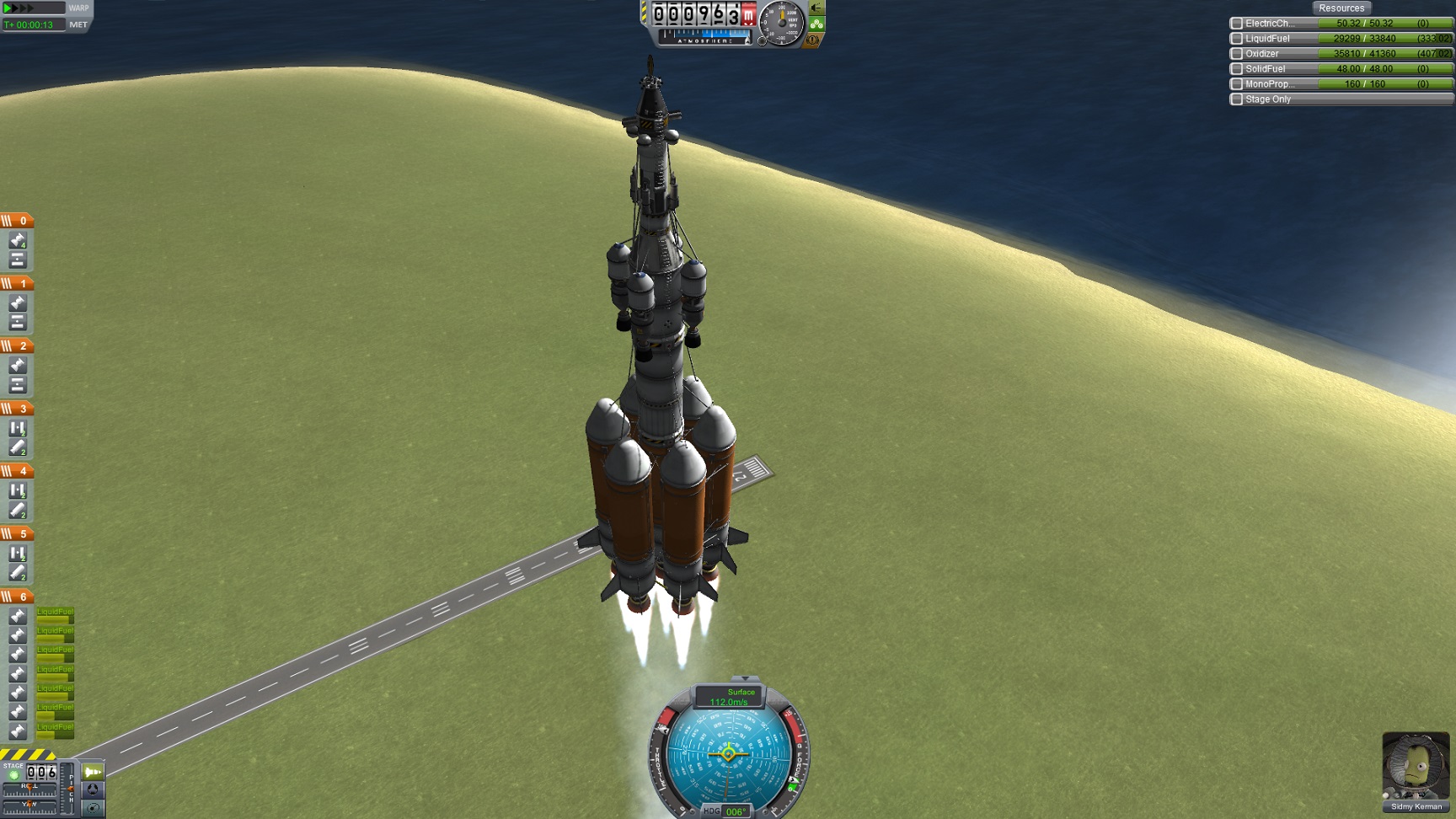Image resolution: width=1456 pixels, height=819 pixels.
Task: Switch to docking mode button
Action: tap(93, 790)
